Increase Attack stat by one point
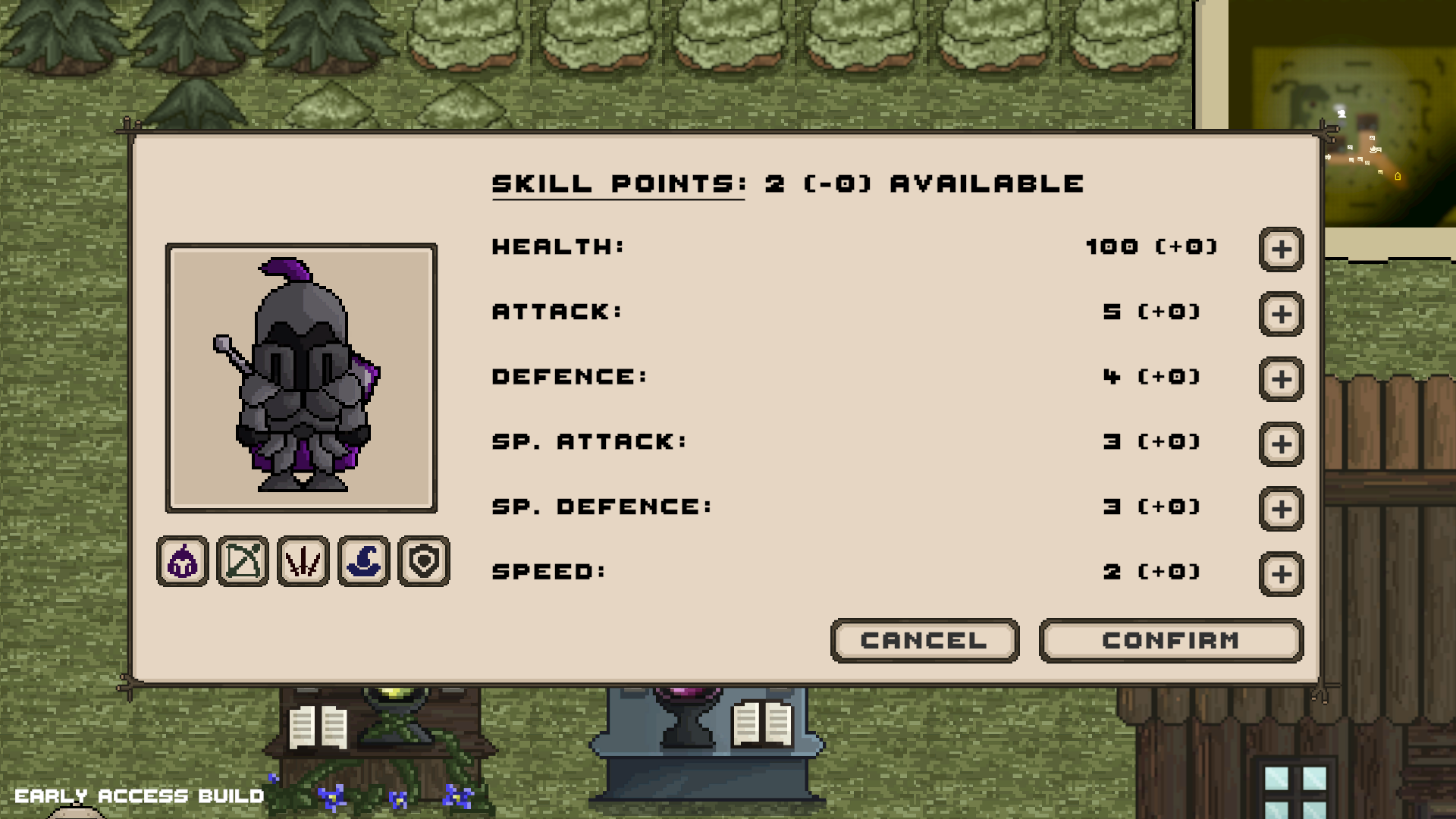The image size is (1456, 819). coord(1280,315)
